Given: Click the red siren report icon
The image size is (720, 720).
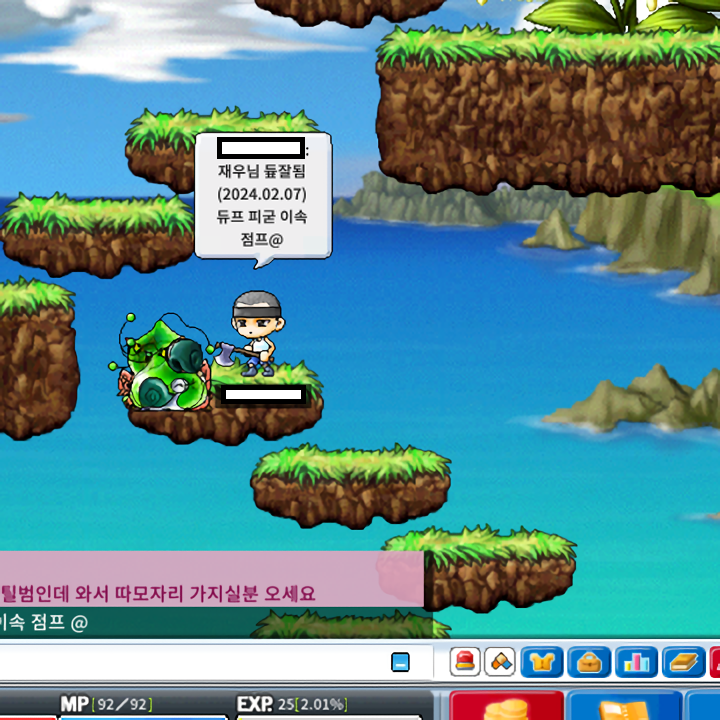Looking at the screenshot, I should point(465,662).
